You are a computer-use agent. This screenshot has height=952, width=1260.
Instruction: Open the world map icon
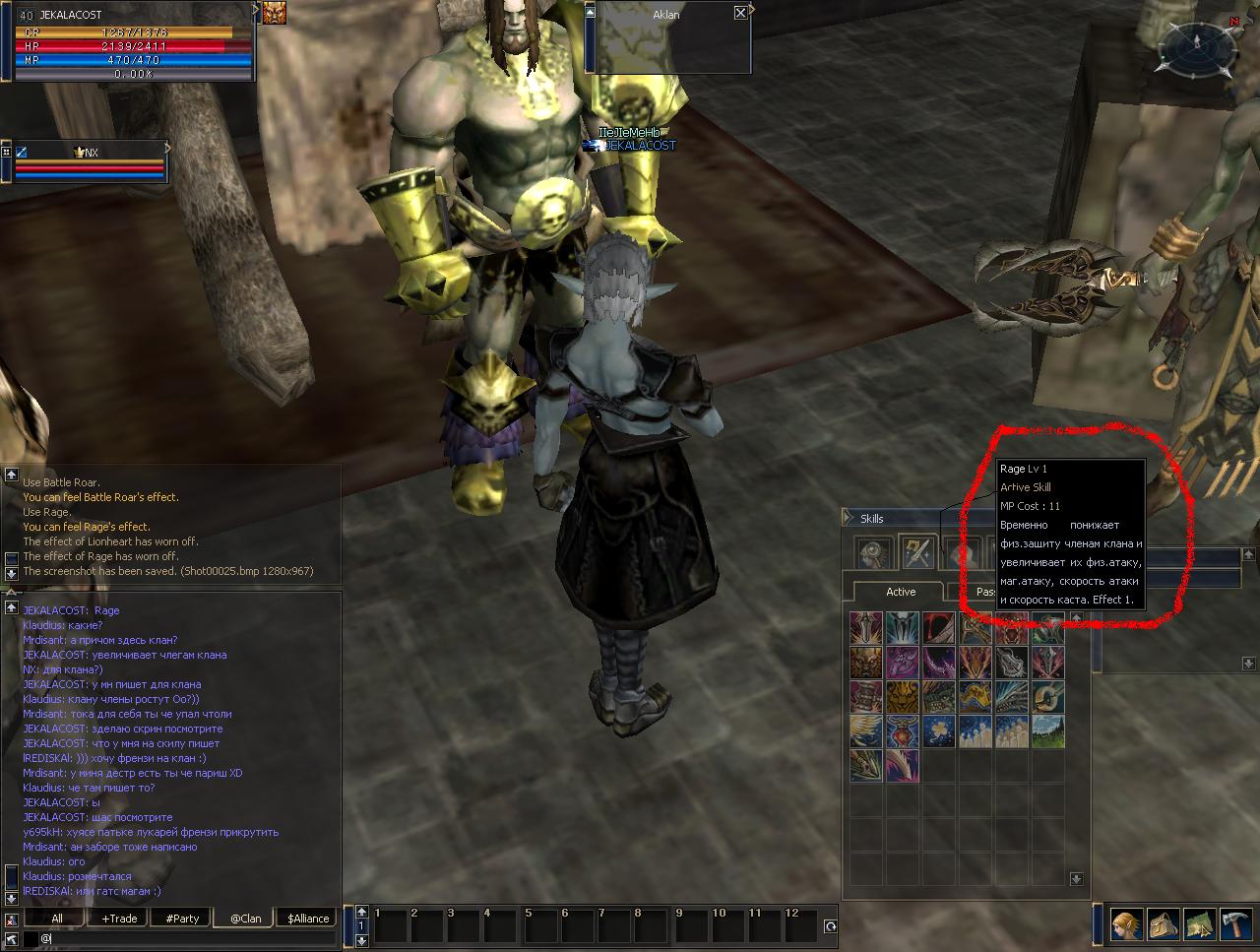point(1199,924)
